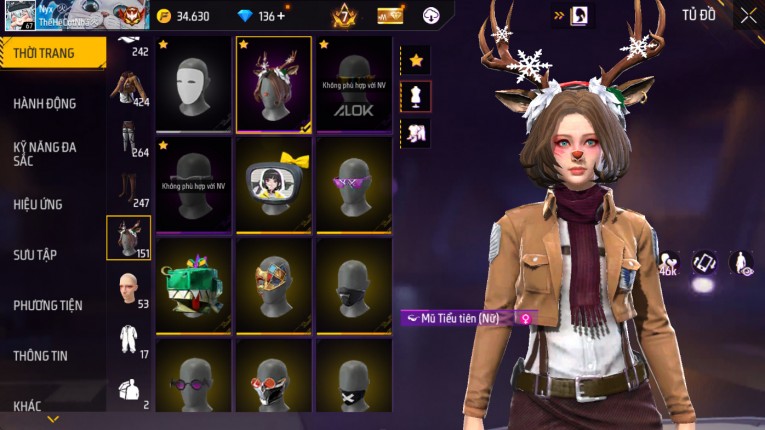
Task: Open the Hiệu Ứng section
Action: click(38, 204)
